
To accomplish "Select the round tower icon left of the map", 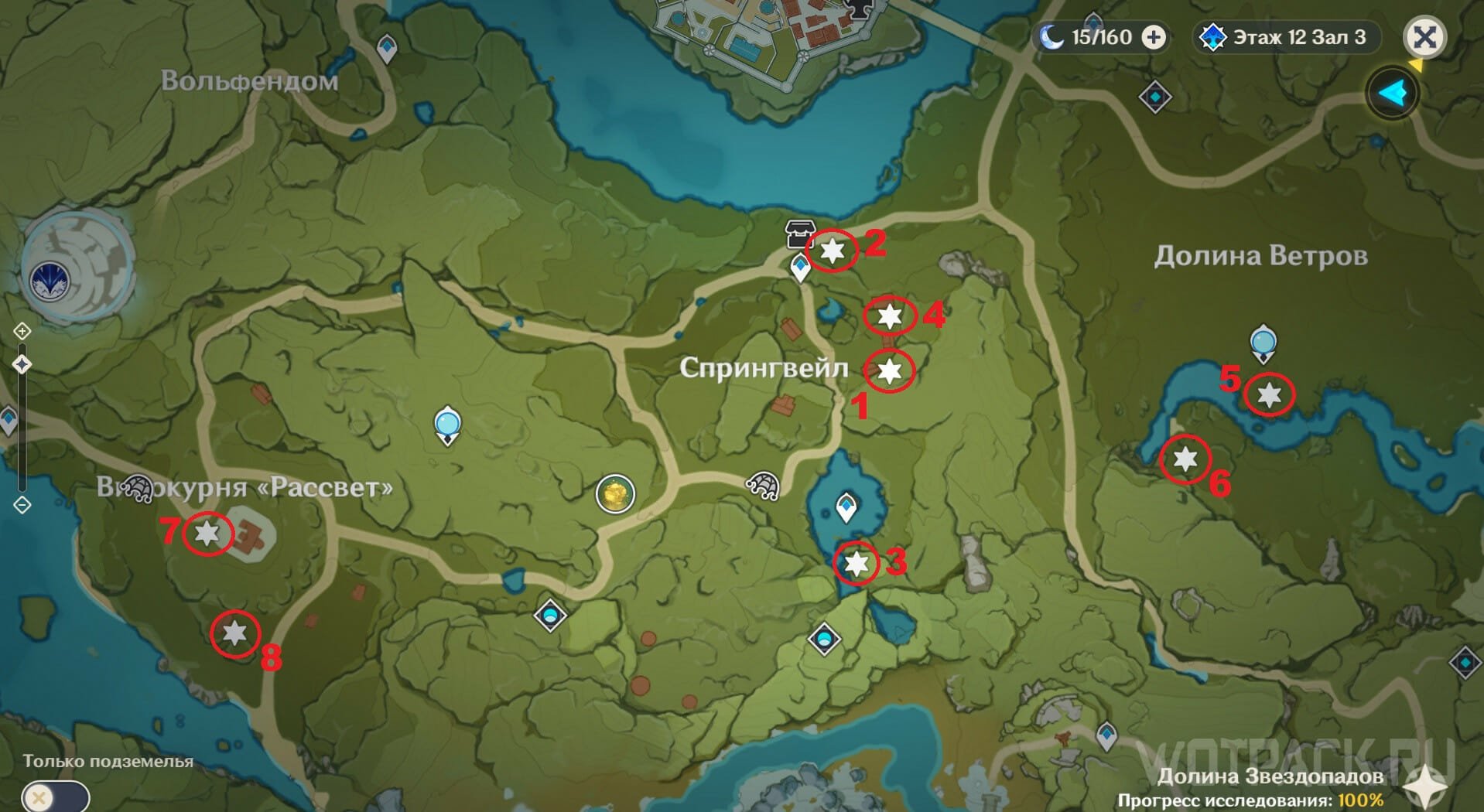I will tap(77, 267).
